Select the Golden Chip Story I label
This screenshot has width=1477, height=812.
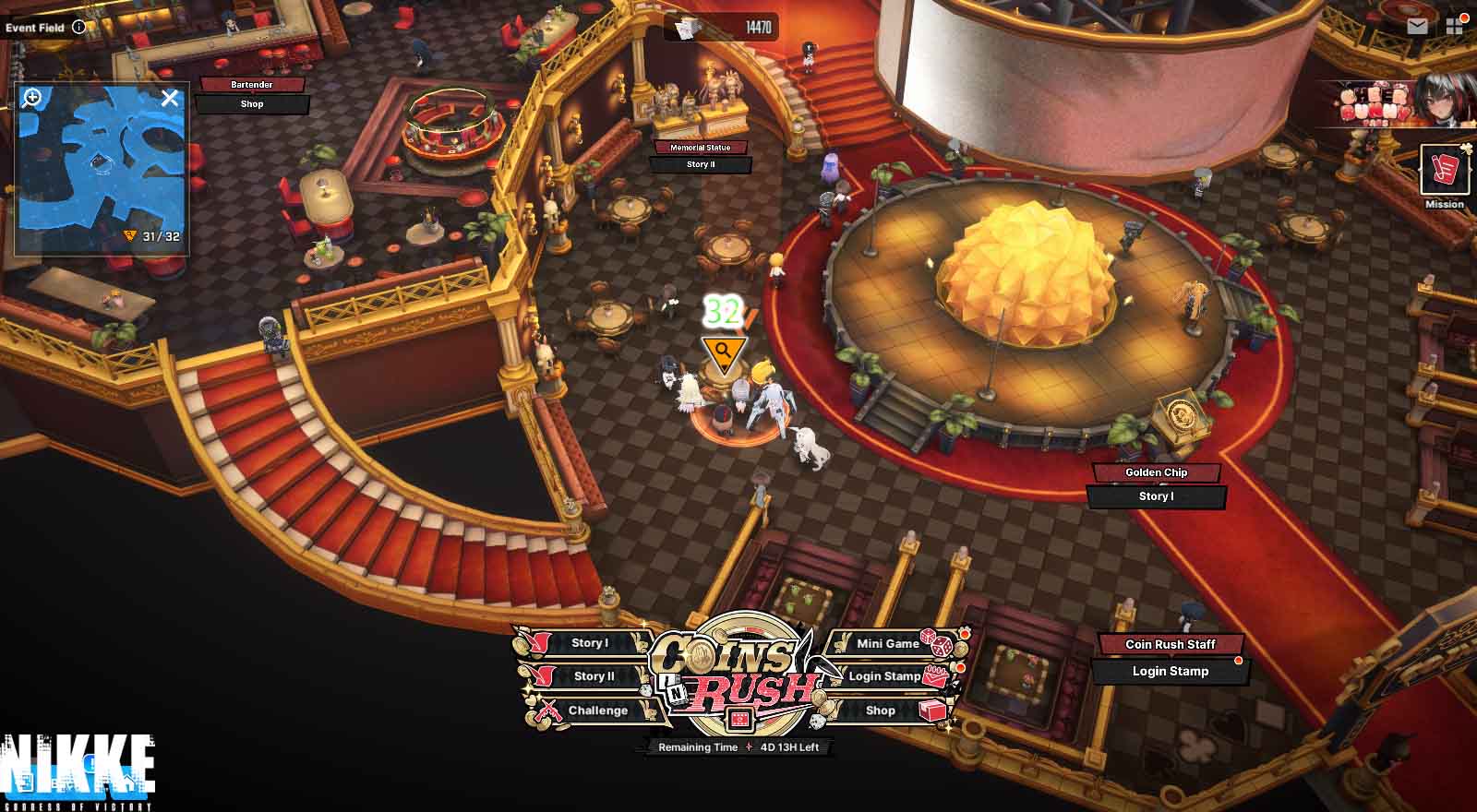pyautogui.click(x=1156, y=496)
